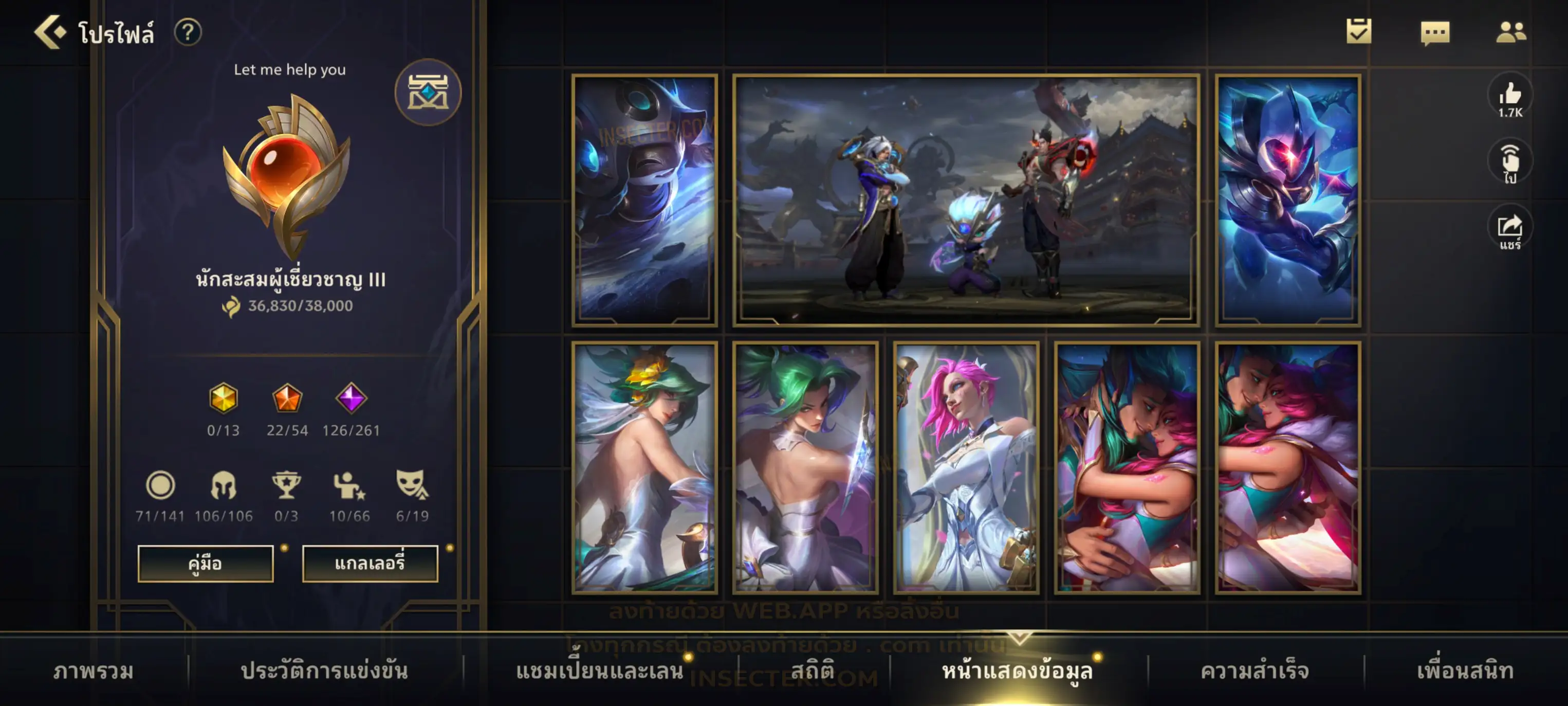1568x706 pixels.
Task: Switch to the สถิติ statistics tab
Action: pyautogui.click(x=812, y=671)
